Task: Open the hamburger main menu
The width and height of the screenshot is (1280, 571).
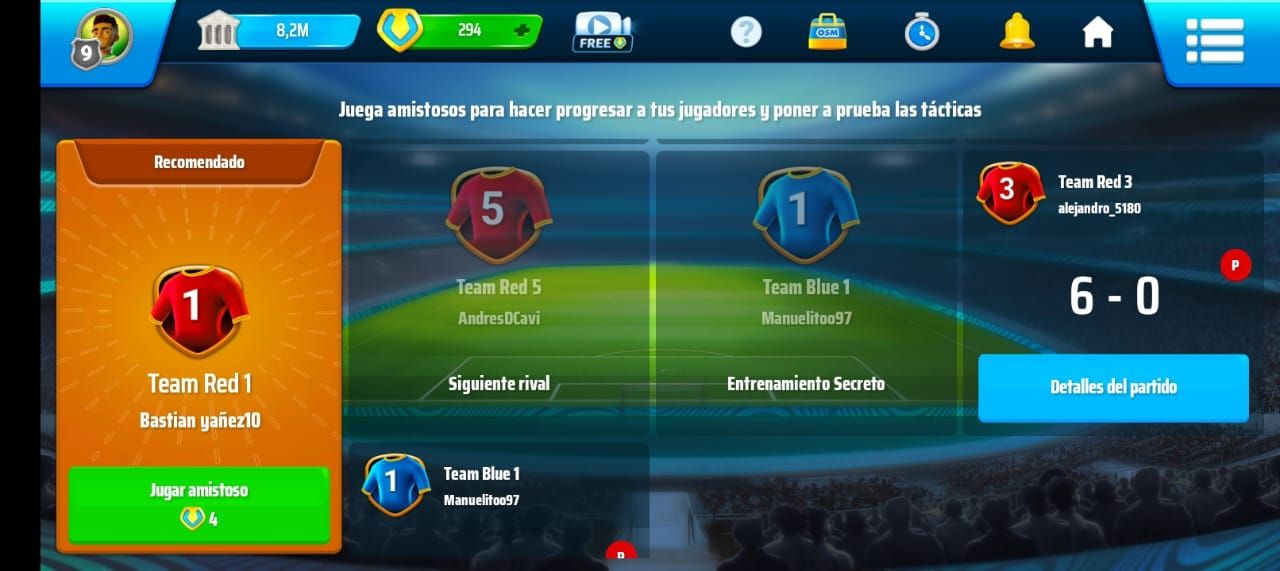Action: click(1214, 40)
